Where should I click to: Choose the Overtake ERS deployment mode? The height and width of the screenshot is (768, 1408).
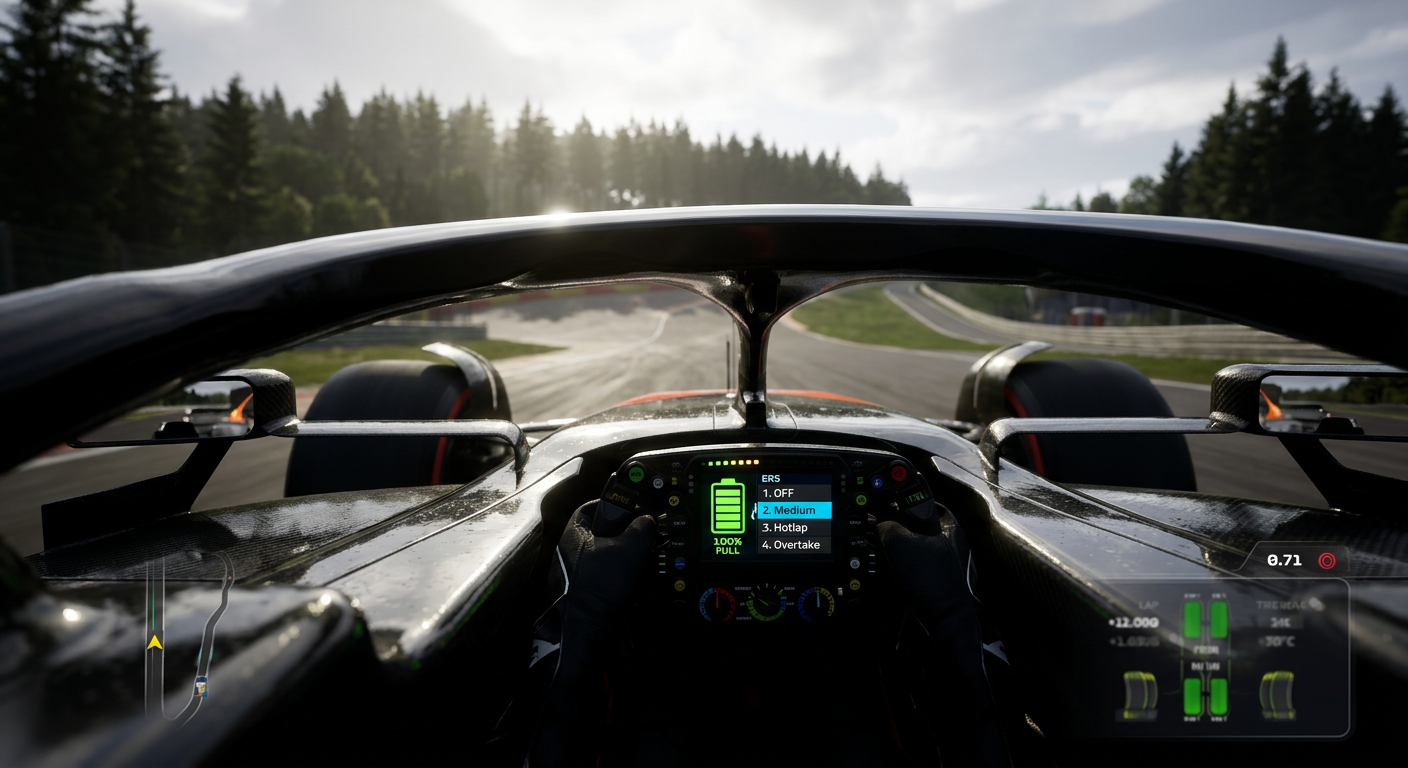point(791,545)
